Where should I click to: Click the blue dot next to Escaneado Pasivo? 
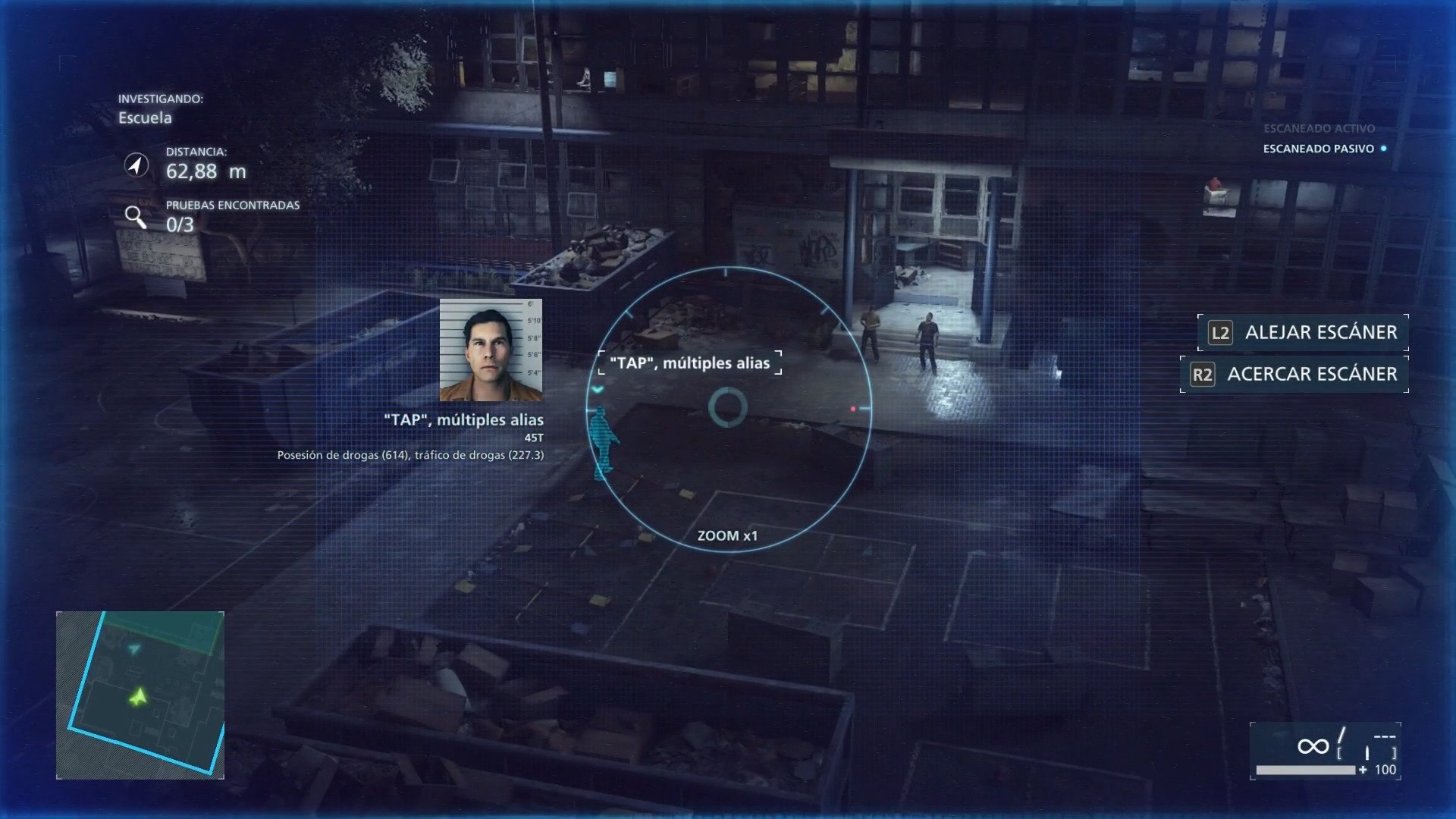(1385, 150)
